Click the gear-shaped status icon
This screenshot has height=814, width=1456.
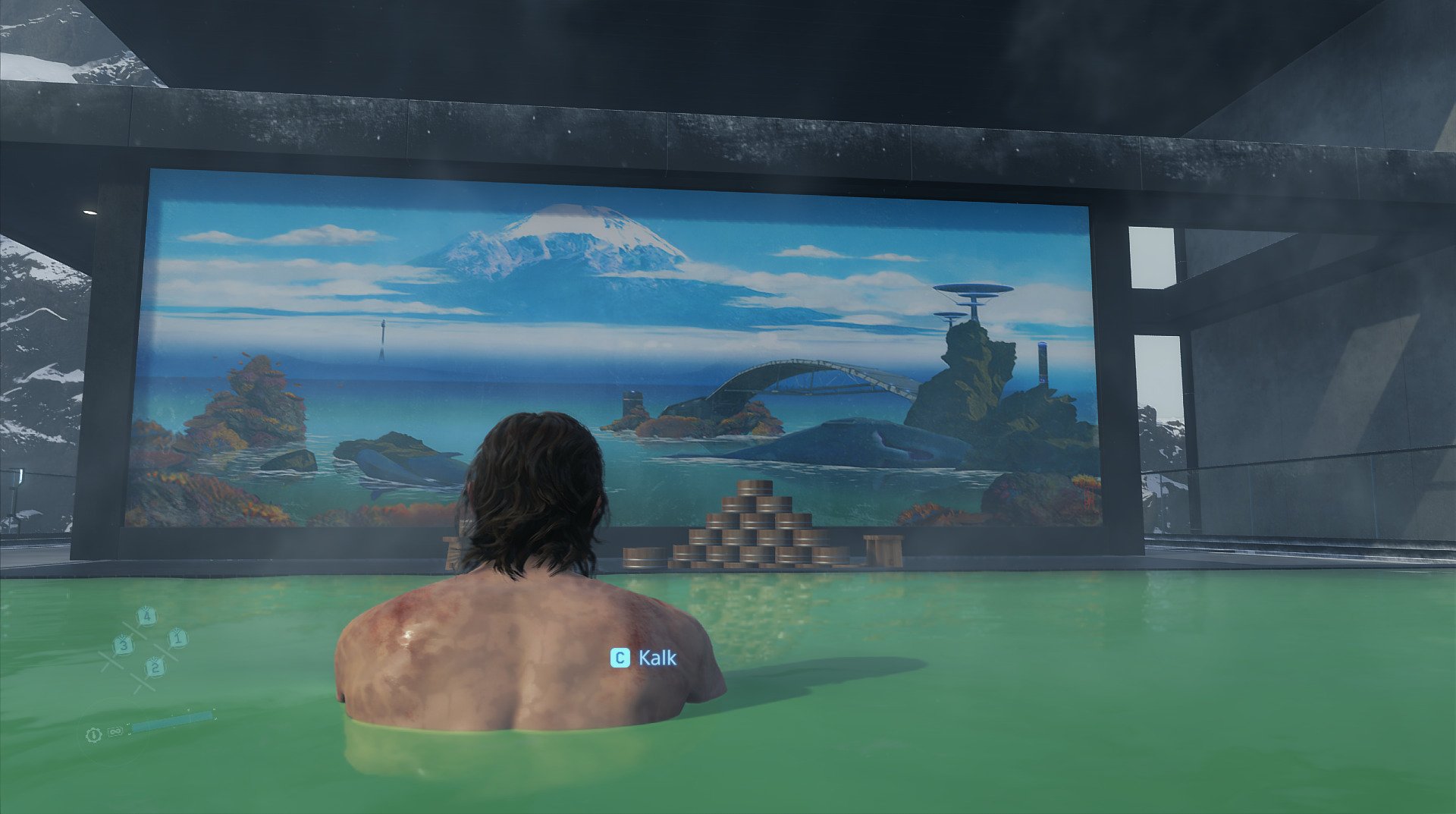click(x=94, y=734)
